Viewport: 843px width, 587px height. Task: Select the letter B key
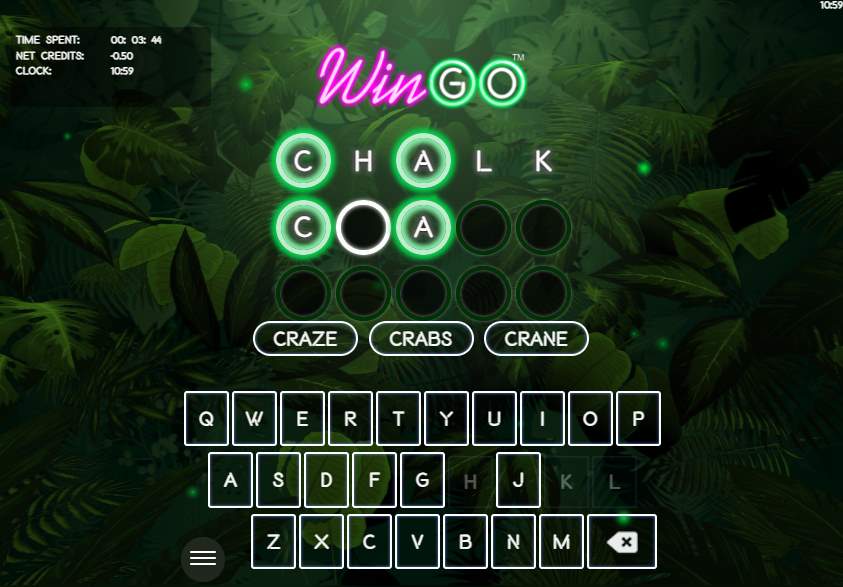466,542
